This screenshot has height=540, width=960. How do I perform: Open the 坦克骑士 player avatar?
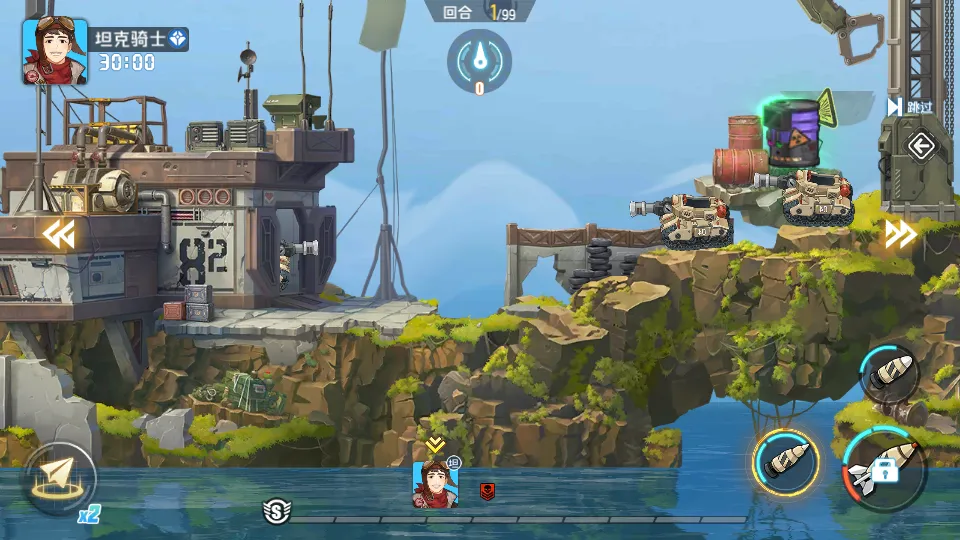[x=54, y=51]
